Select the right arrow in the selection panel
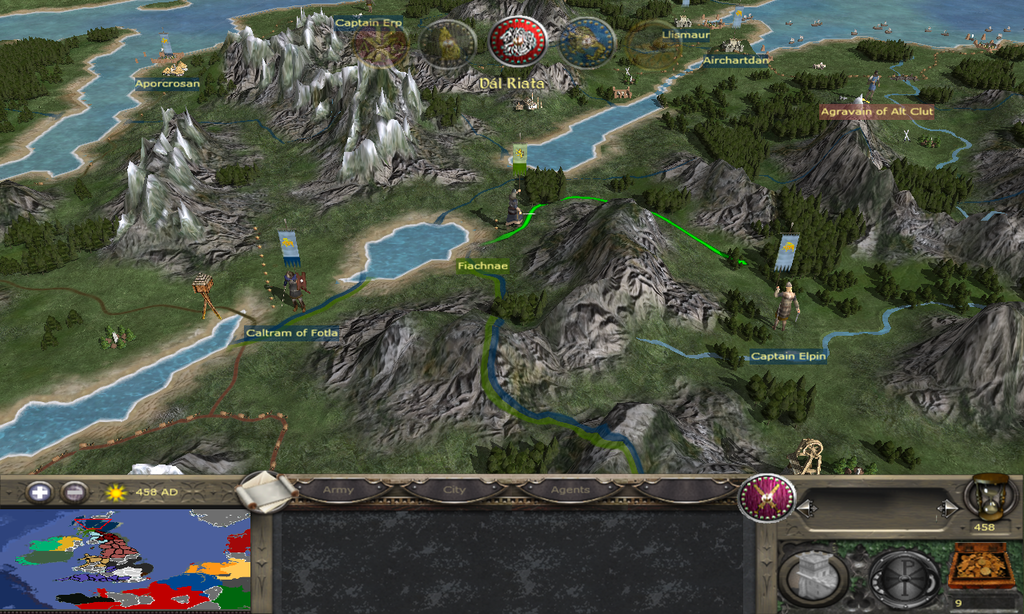 pos(945,509)
